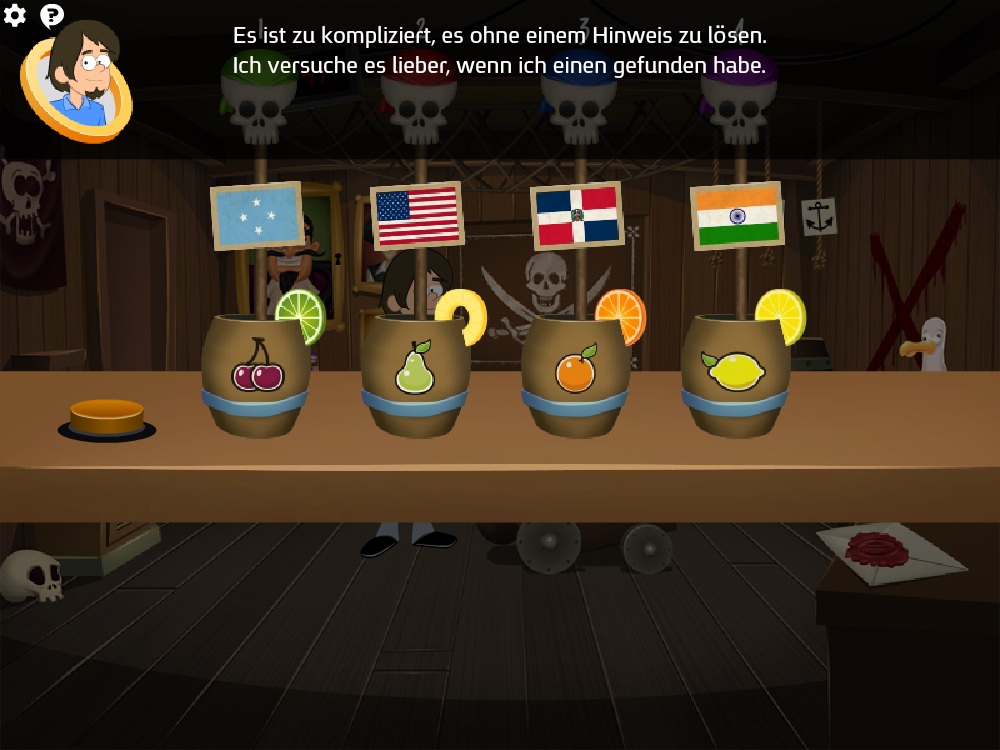Open the settings gear menu
The width and height of the screenshot is (1000, 750).
pyautogui.click(x=15, y=15)
